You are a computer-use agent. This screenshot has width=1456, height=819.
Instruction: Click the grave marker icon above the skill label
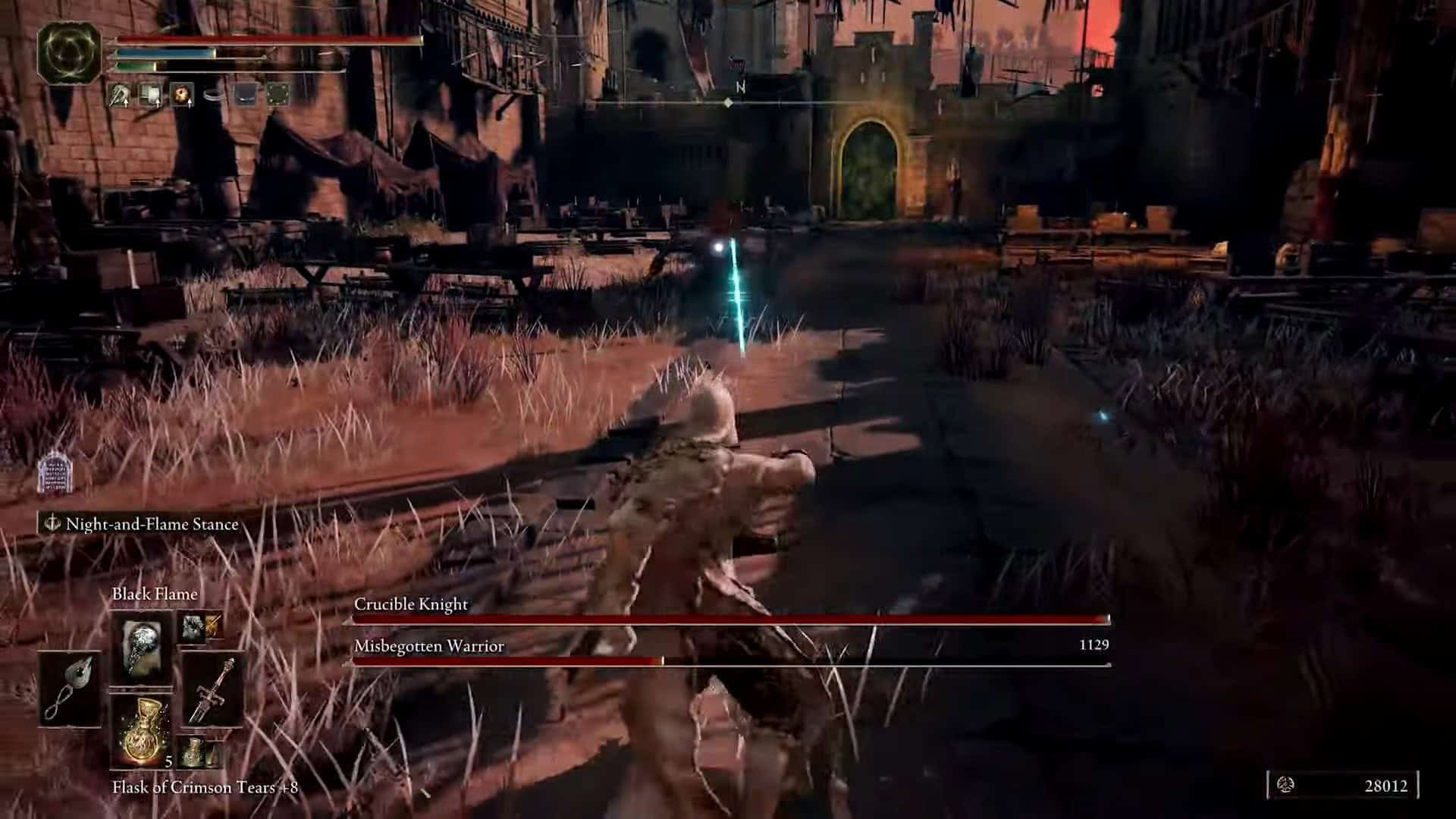point(54,473)
